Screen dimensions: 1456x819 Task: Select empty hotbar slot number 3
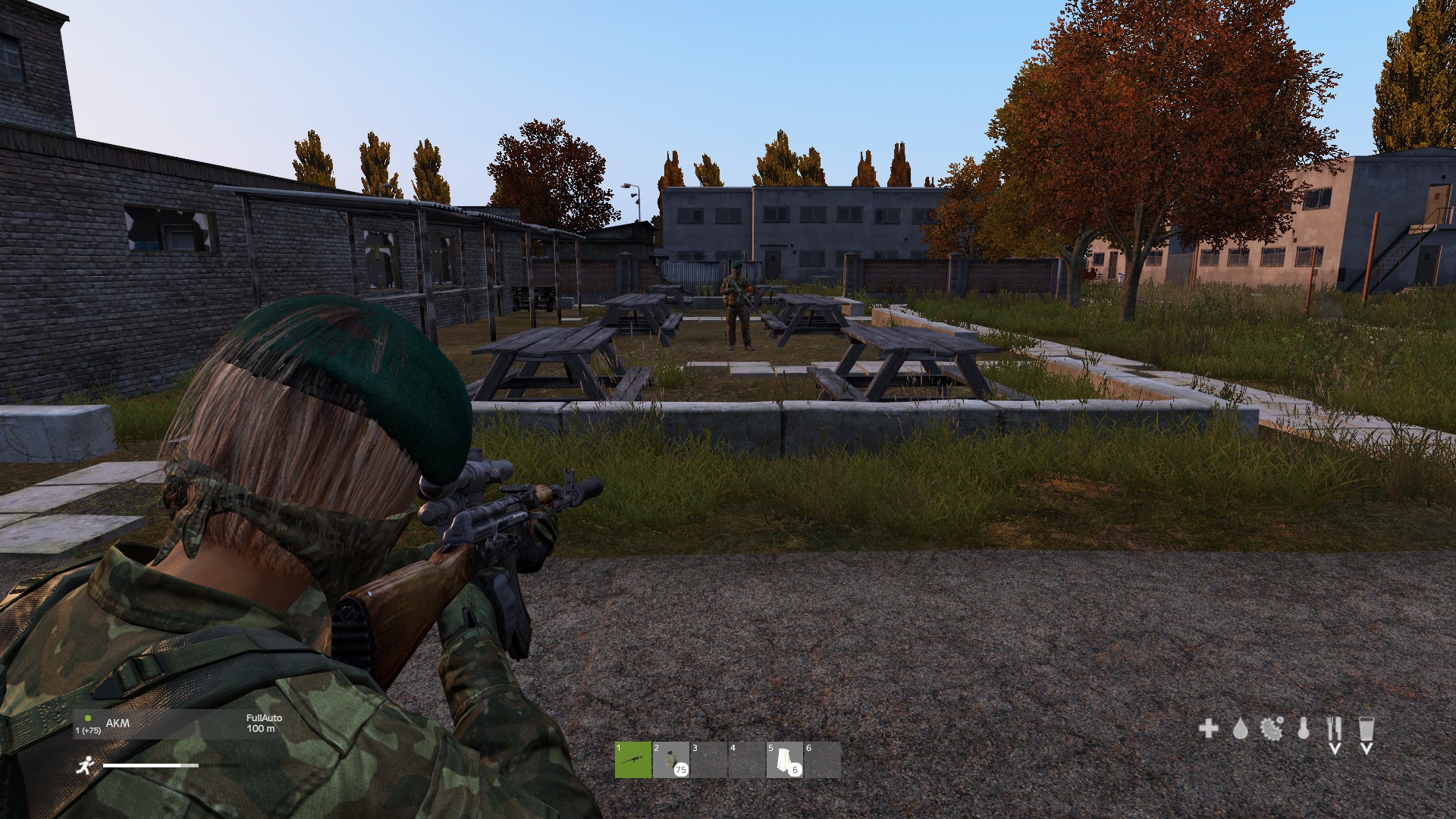(709, 760)
